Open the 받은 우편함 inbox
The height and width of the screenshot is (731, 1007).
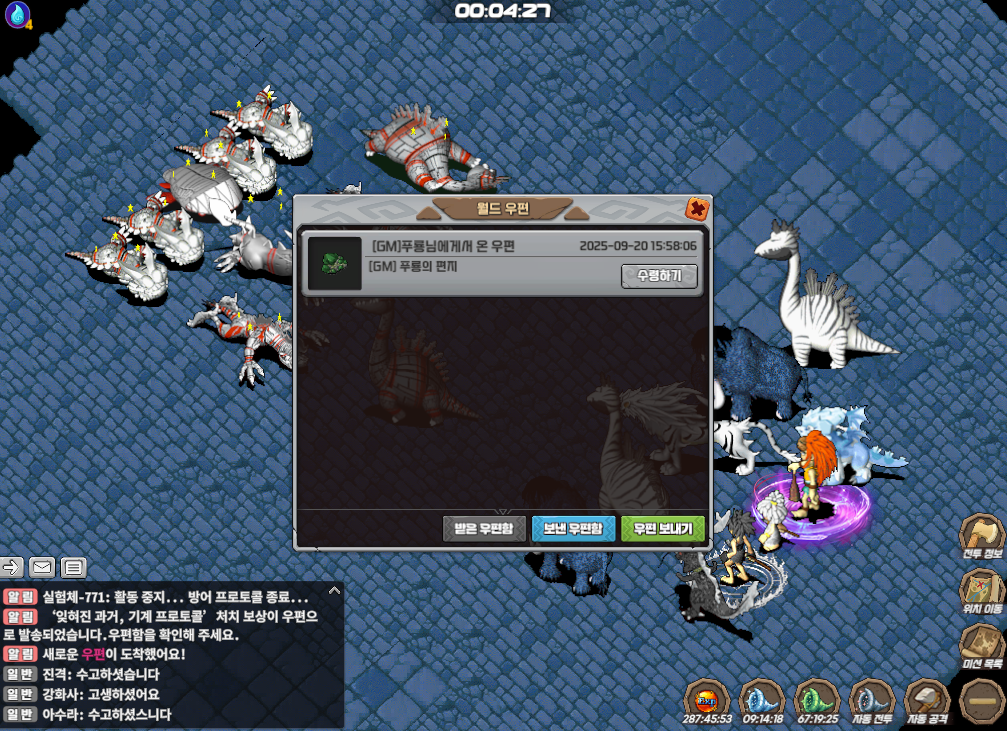[x=484, y=528]
